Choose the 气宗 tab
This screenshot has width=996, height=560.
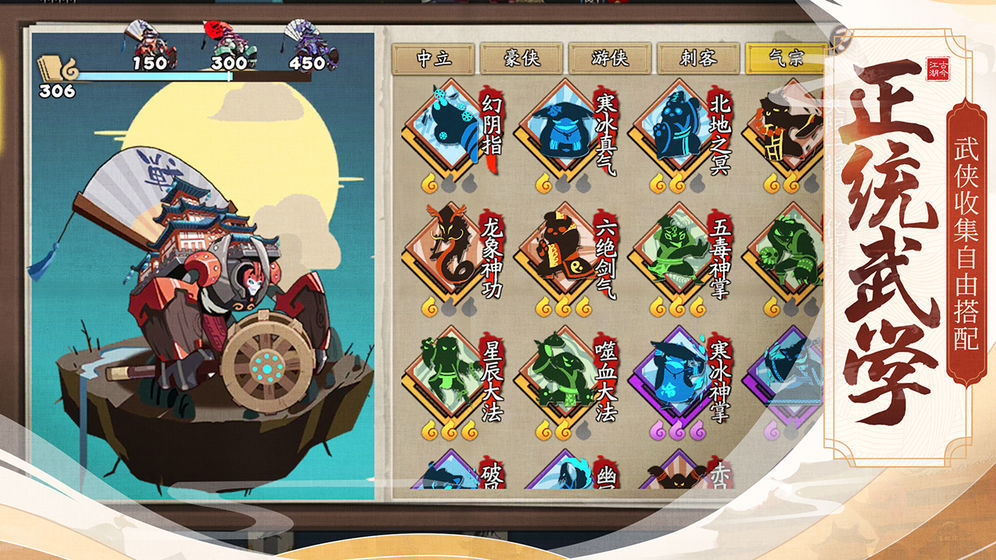[784, 59]
